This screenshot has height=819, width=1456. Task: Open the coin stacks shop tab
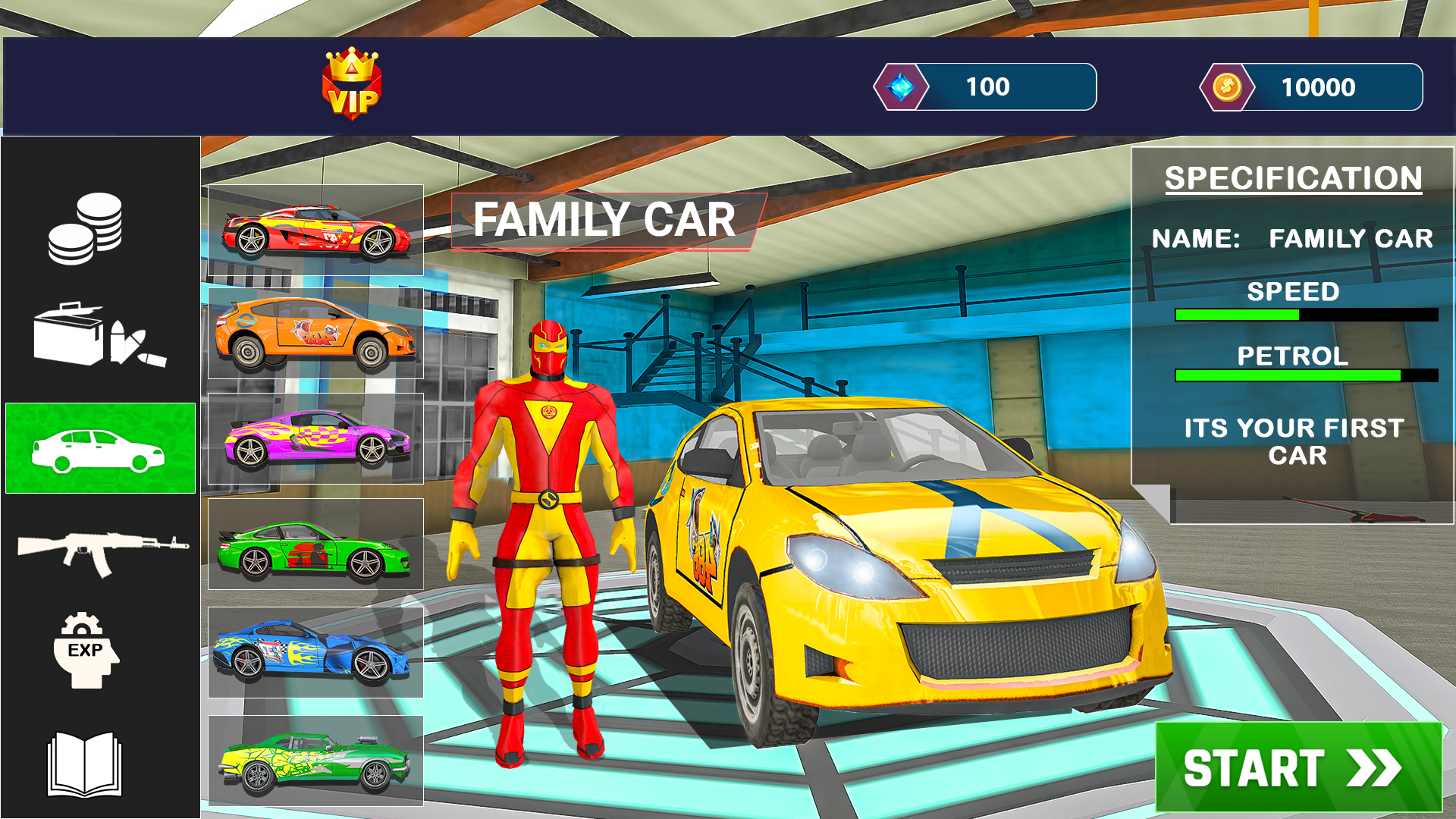point(86,228)
